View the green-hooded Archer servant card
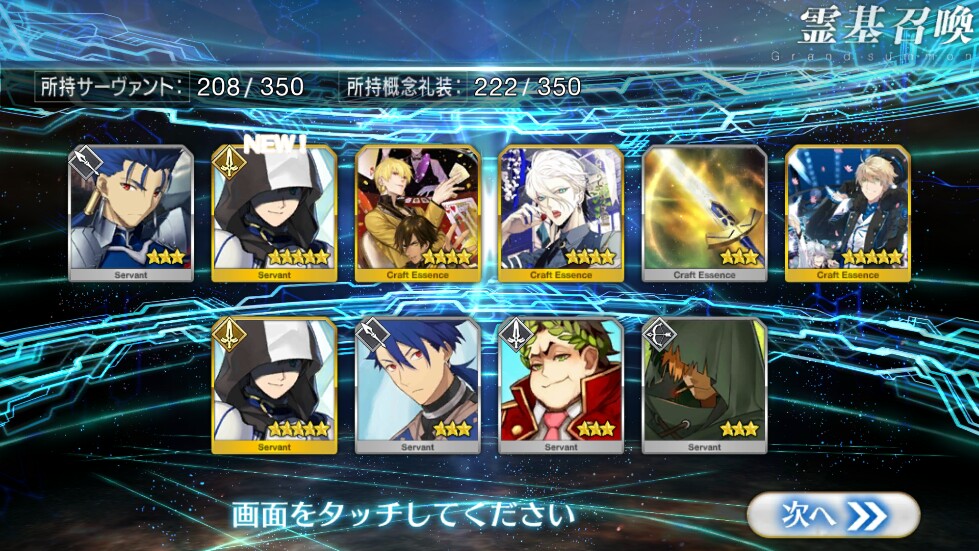 [704, 385]
